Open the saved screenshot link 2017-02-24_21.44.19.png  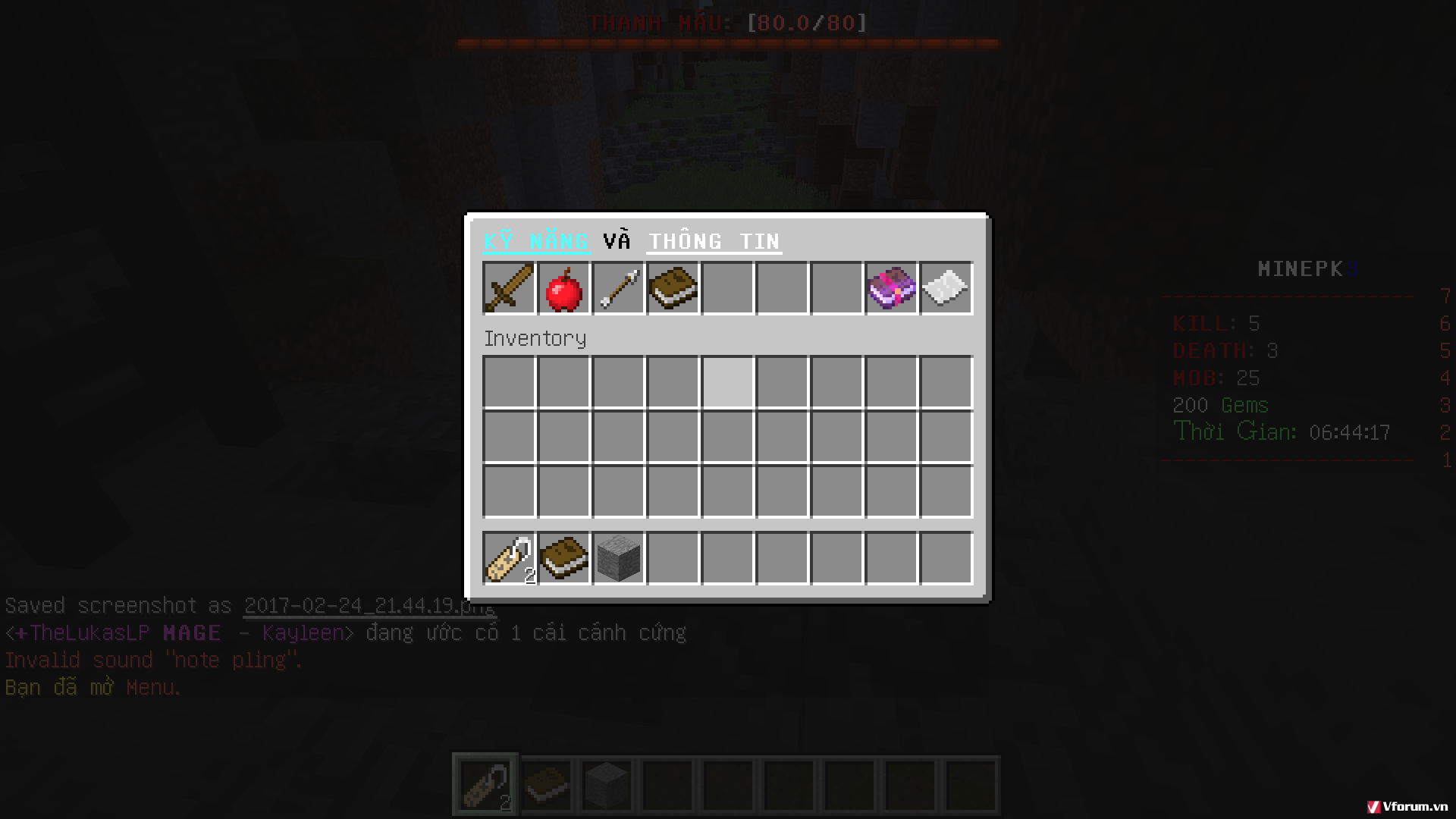click(x=368, y=605)
